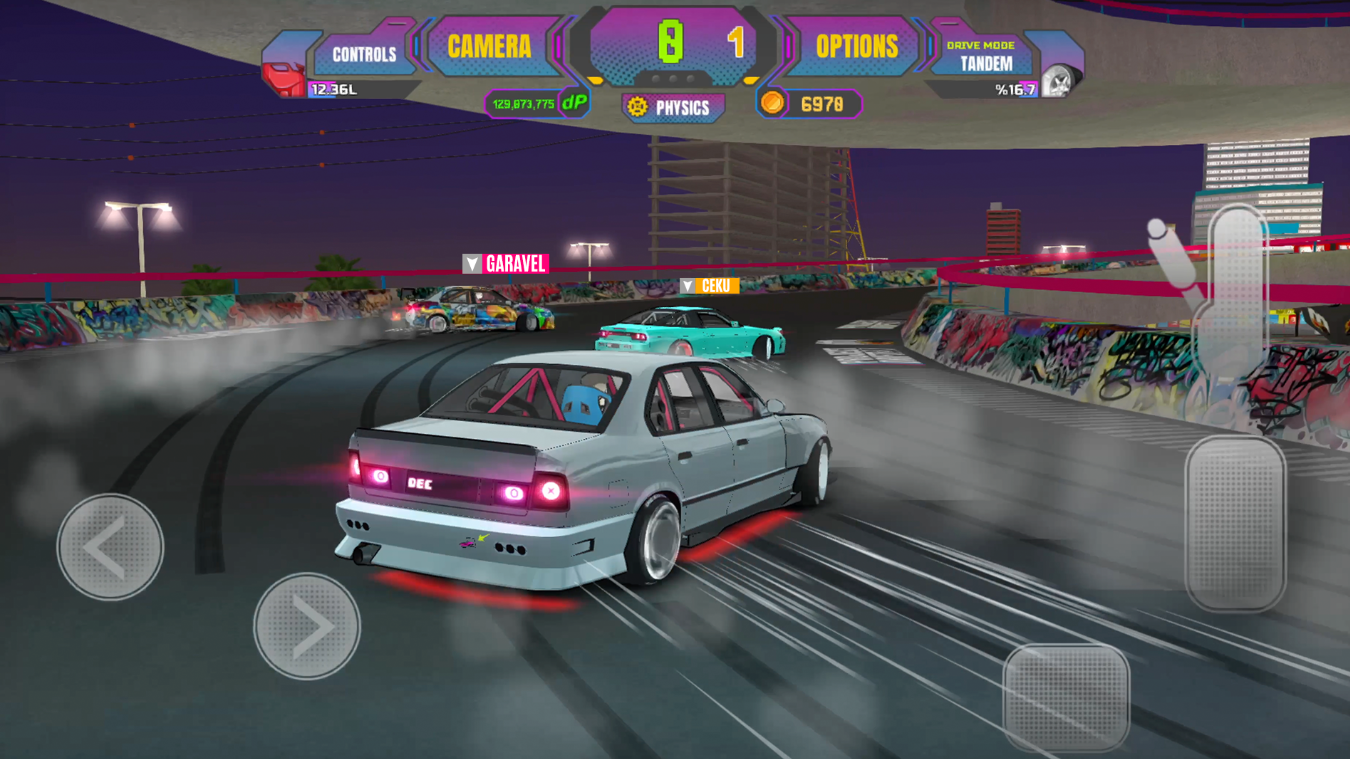Viewport: 1350px width, 759px height.
Task: Click the gold coin balance
Action: pos(810,104)
